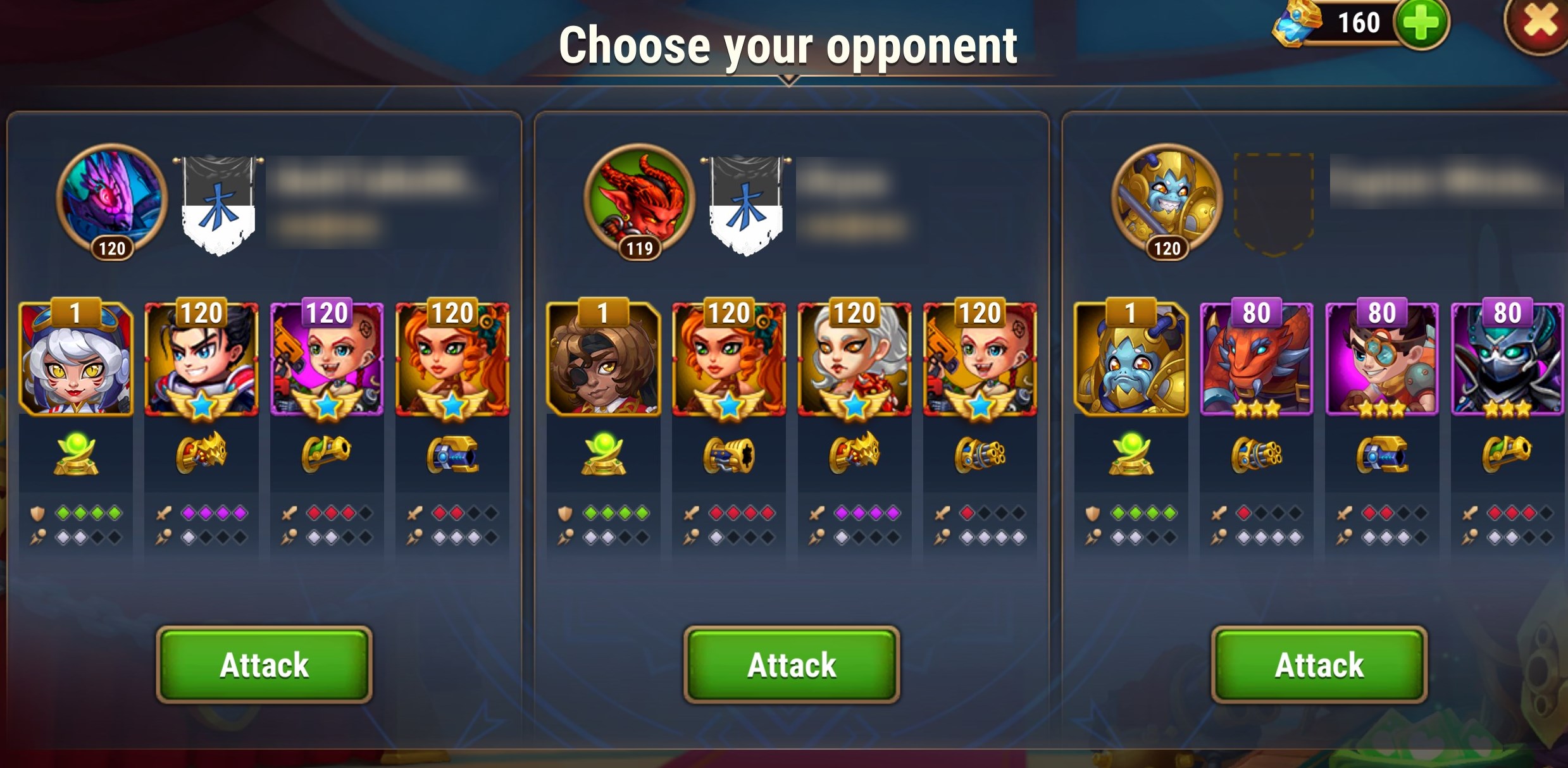Image resolution: width=1568 pixels, height=768 pixels.
Task: Attack the level 119 red demon opponent
Action: [792, 664]
